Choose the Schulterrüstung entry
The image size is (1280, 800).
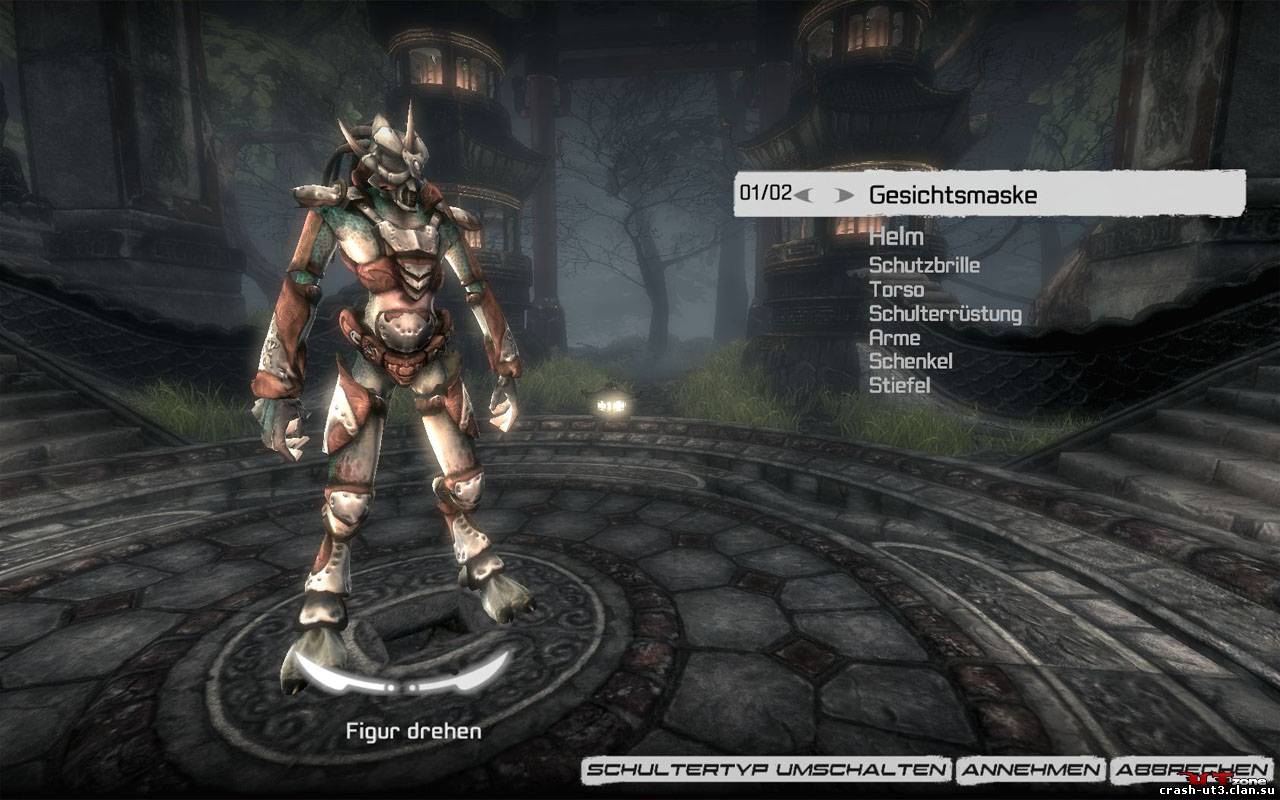[x=945, y=314]
